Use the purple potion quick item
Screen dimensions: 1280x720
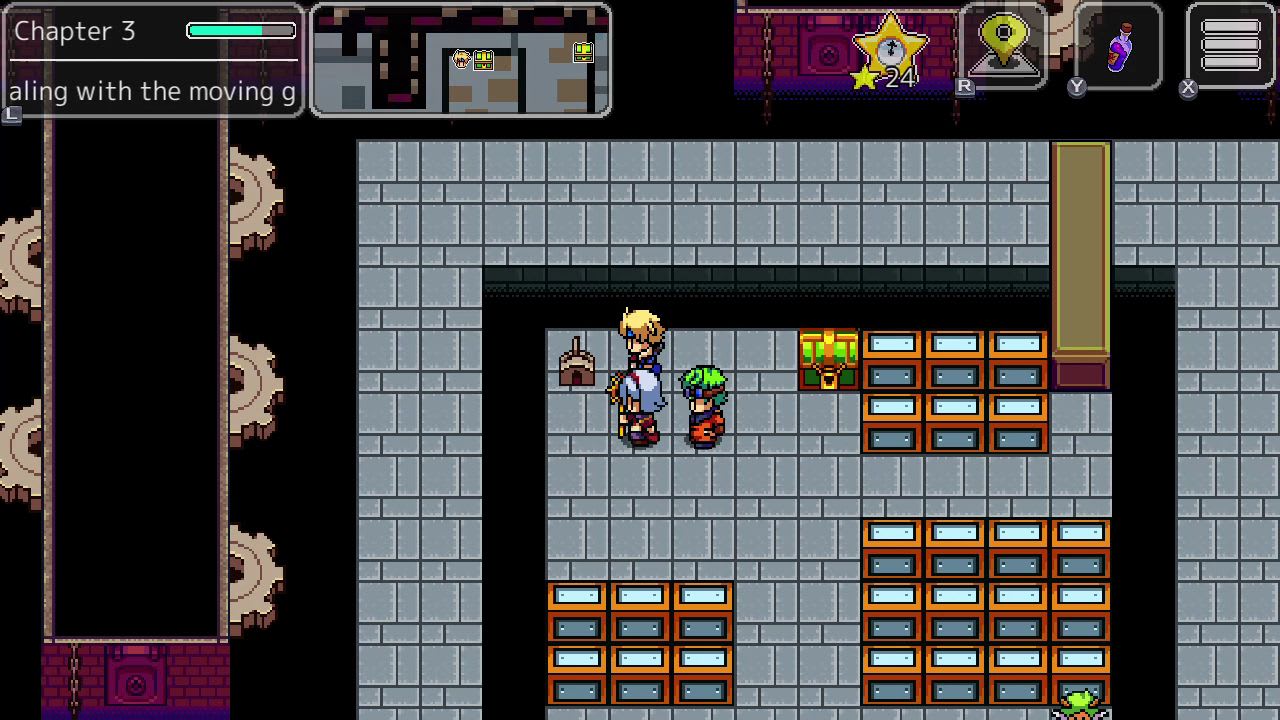pos(1117,45)
